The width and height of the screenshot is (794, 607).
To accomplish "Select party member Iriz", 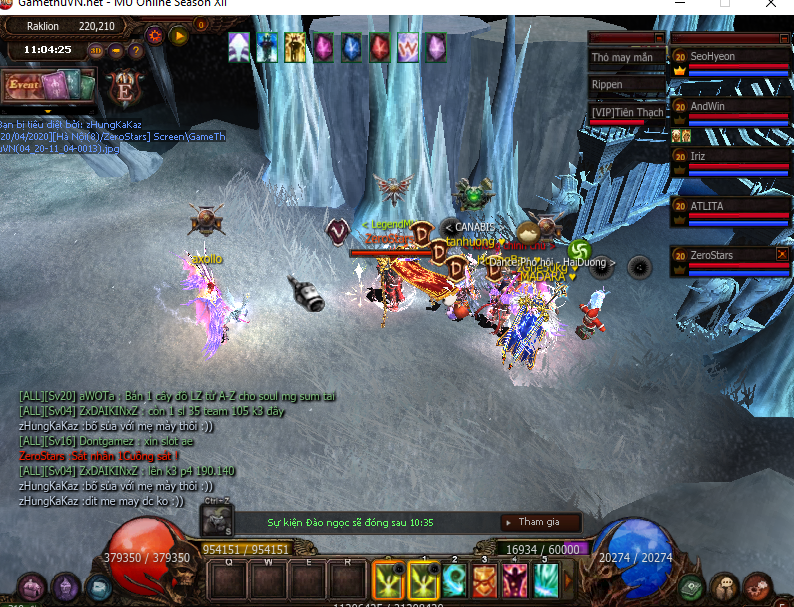I will click(x=730, y=157).
